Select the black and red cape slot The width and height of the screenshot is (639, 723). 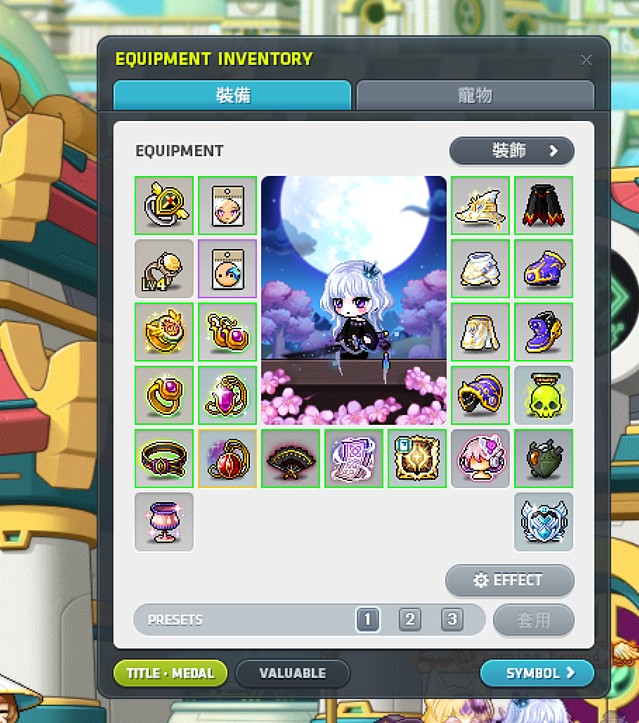[544, 206]
